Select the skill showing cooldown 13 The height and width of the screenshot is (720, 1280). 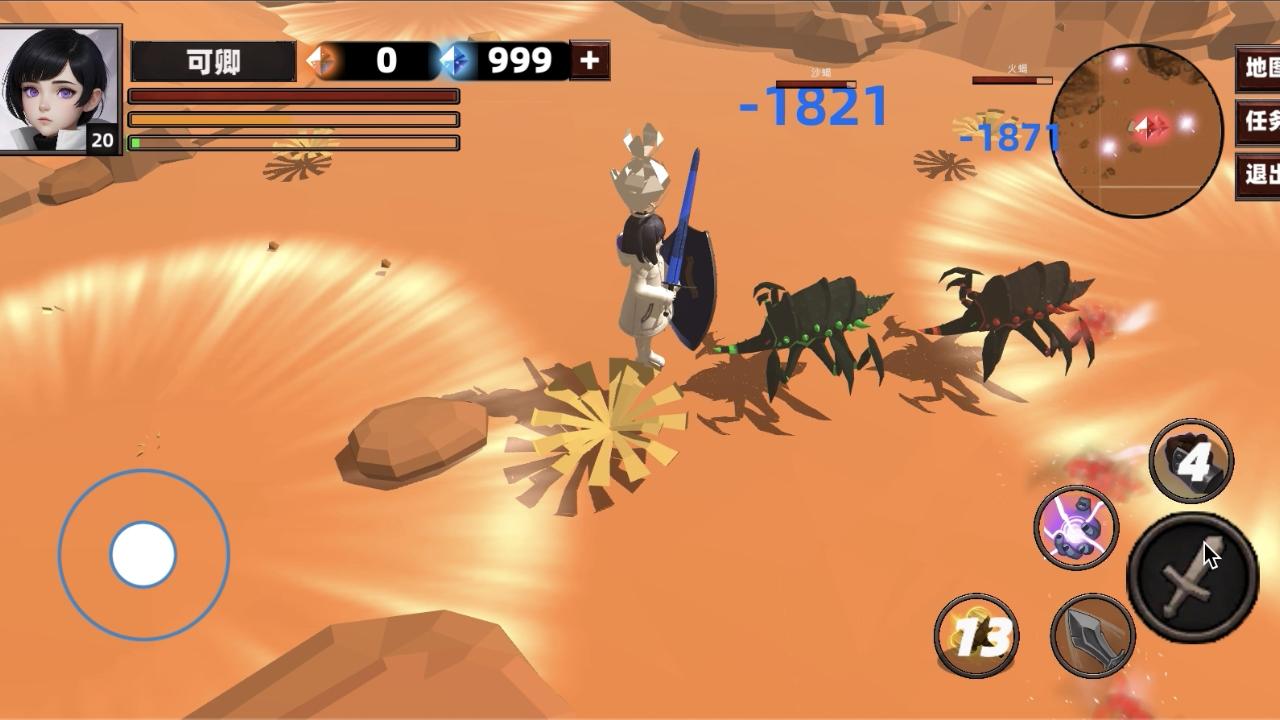[x=976, y=635]
